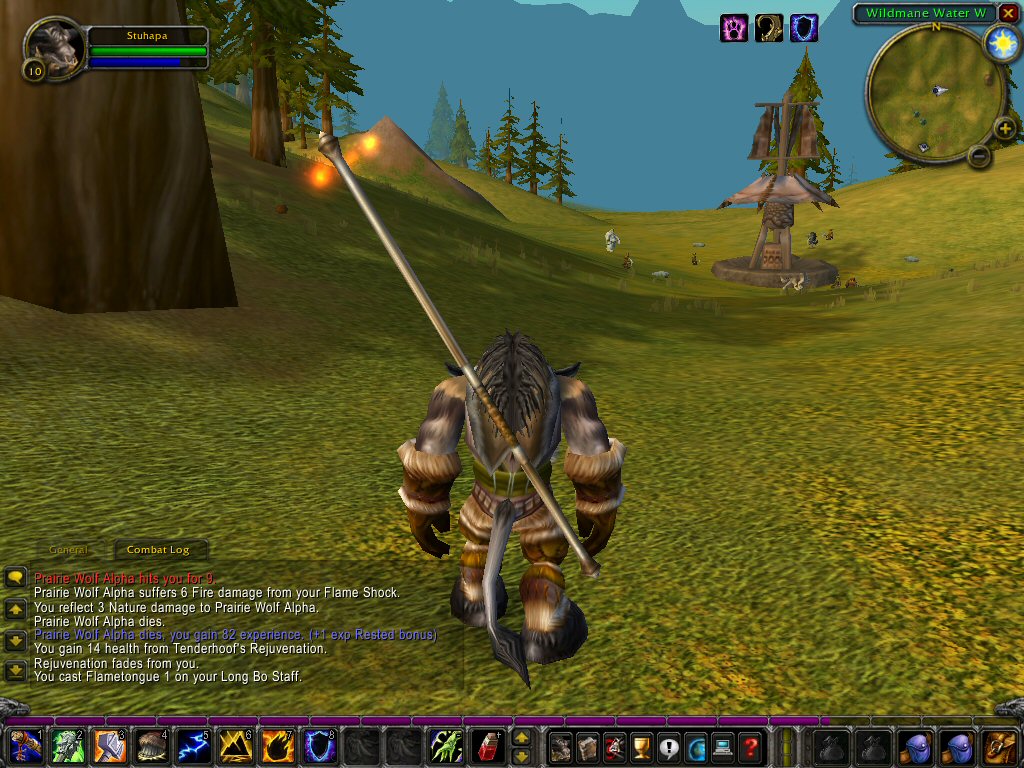The height and width of the screenshot is (768, 1024).
Task: Activate the yellow mountain peak ability
Action: [x=234, y=746]
